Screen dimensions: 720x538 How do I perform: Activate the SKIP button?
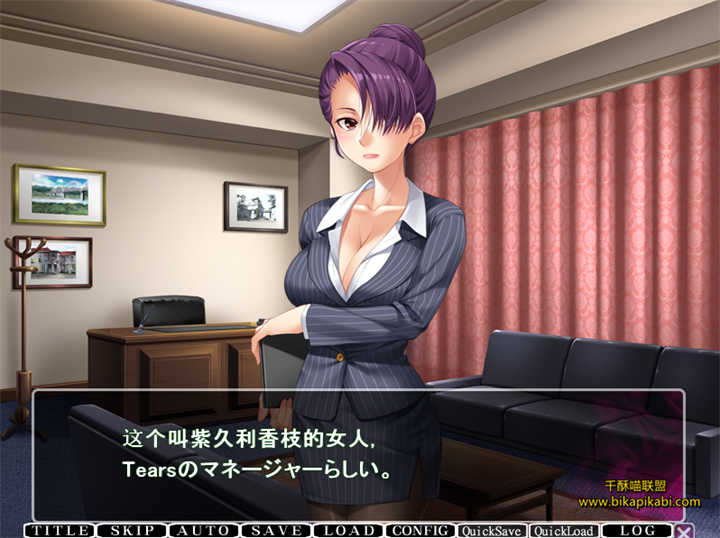coord(132,530)
